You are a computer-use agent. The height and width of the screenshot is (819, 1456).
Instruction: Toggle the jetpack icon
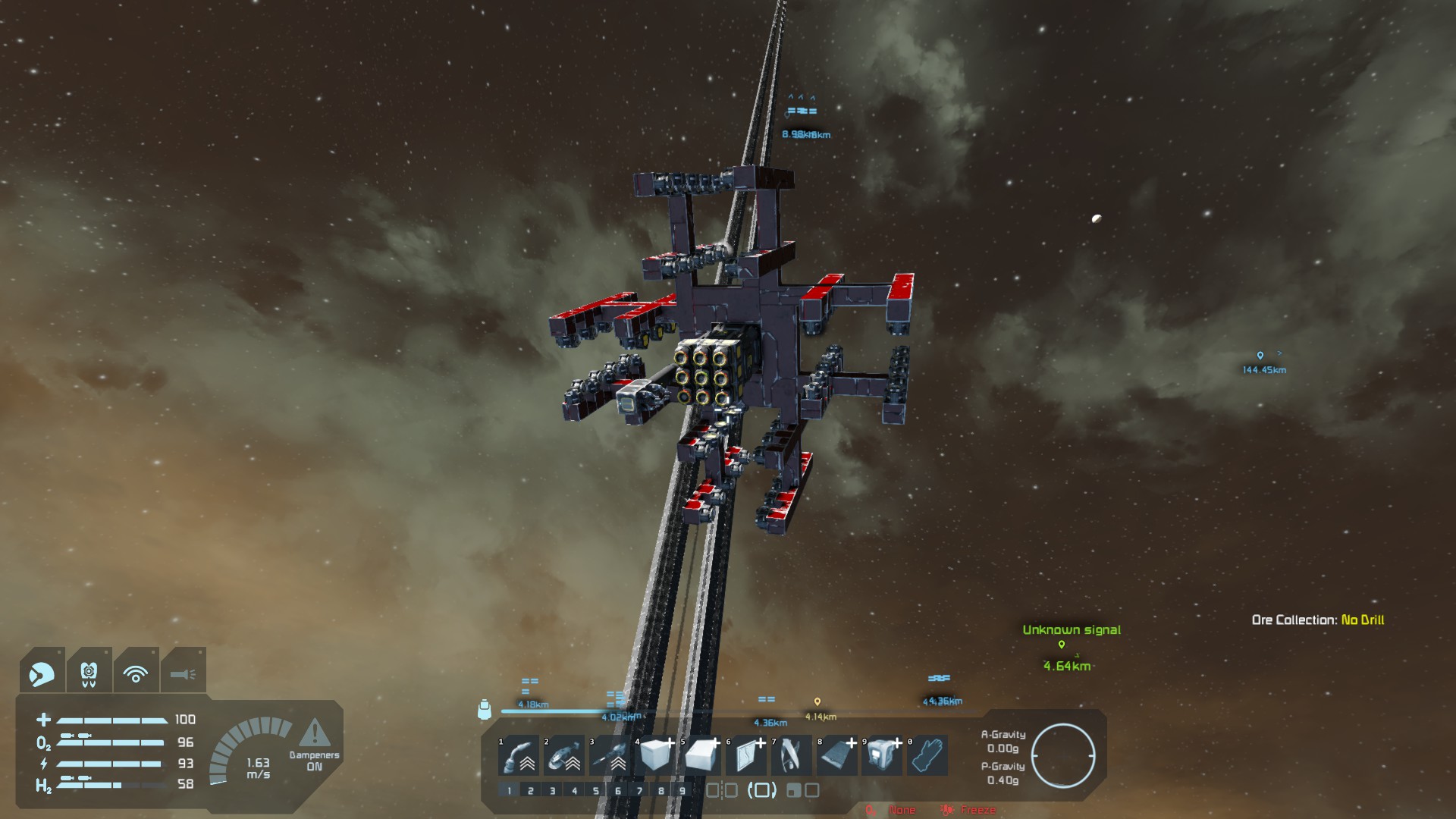(89, 673)
